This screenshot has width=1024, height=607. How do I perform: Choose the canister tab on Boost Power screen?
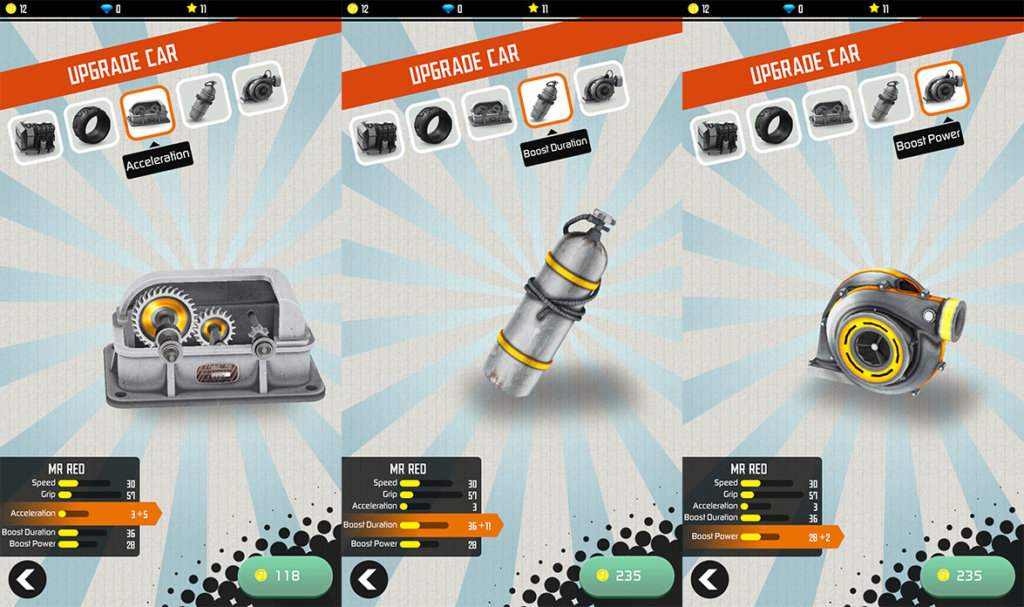885,99
